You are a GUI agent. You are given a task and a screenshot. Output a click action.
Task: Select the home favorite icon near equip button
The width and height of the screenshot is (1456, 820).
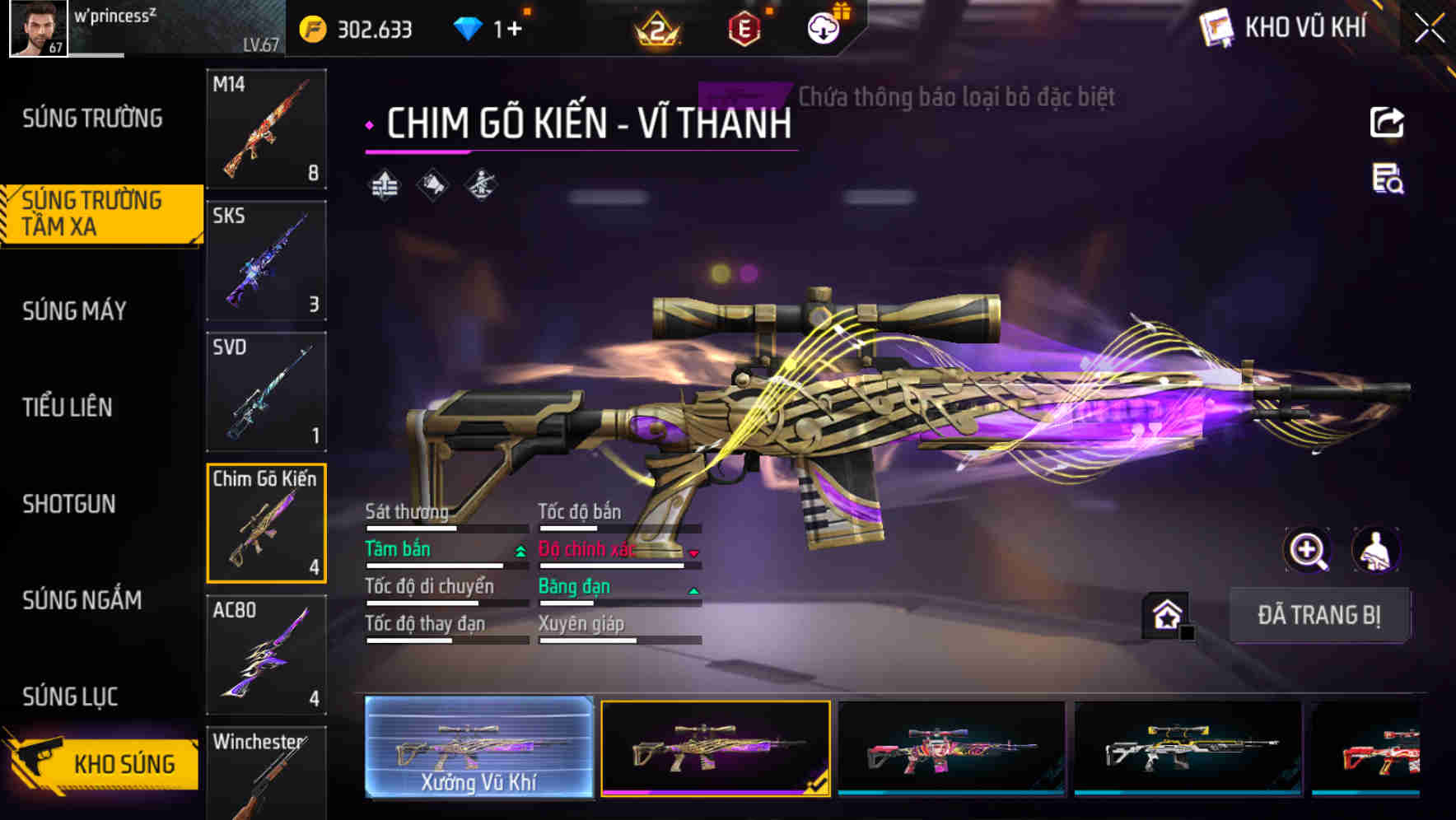point(1166,613)
